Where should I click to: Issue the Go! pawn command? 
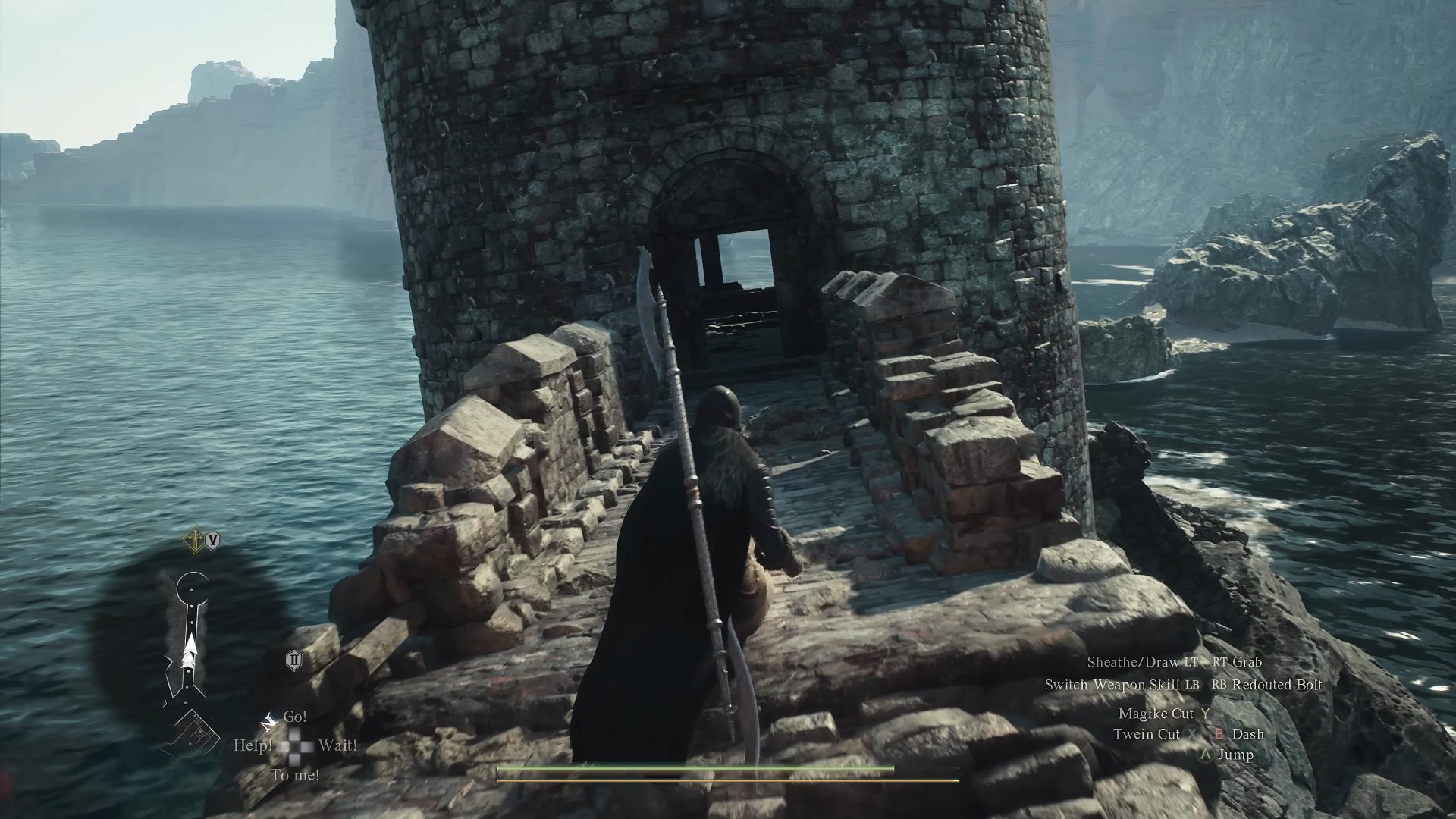[295, 717]
